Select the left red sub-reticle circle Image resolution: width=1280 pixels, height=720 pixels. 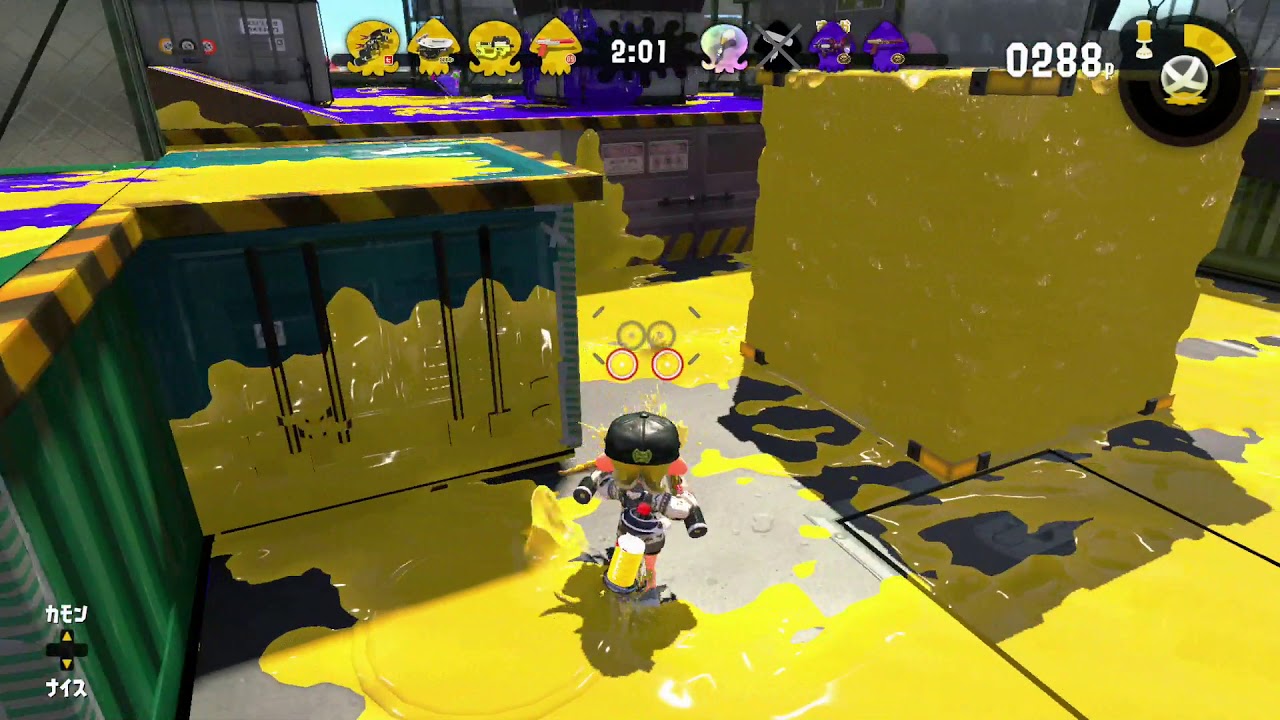click(621, 362)
